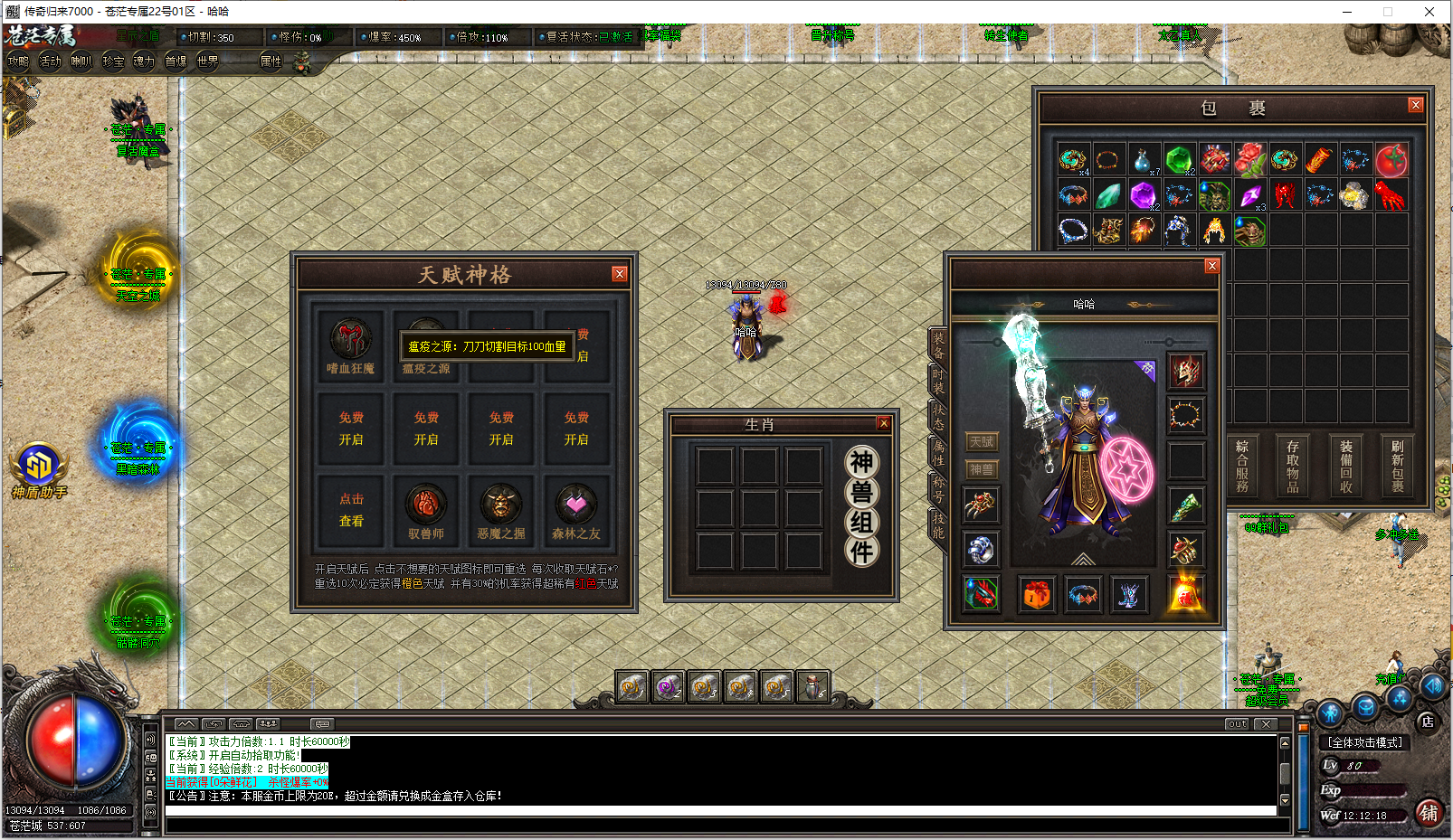This screenshot has height=840, width=1453.
Task: Switch to the 技能 skills tab
Action: point(937,524)
